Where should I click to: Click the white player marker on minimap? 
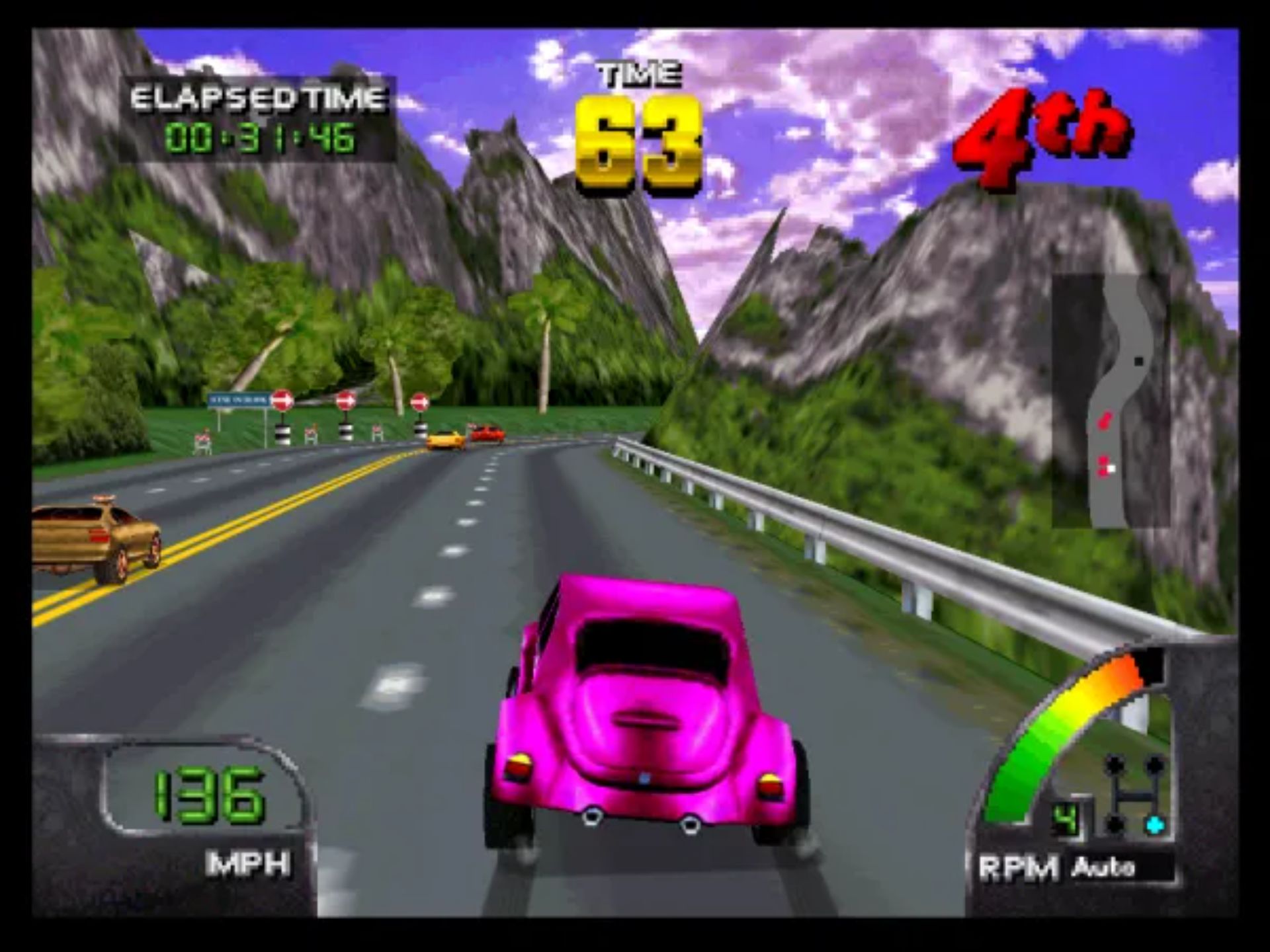pyautogui.click(x=1111, y=469)
